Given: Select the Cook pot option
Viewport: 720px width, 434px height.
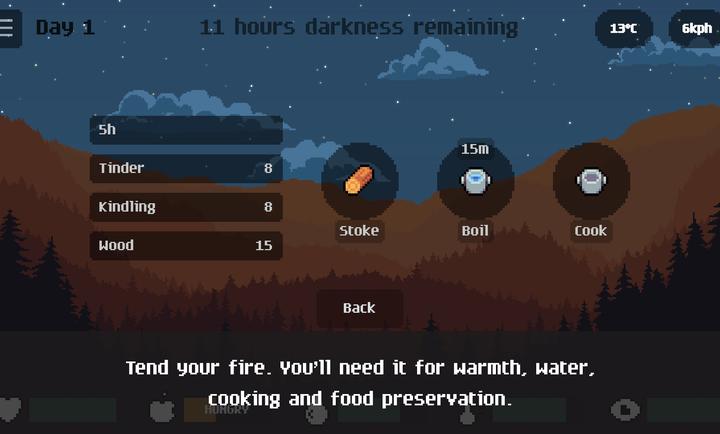Looking at the screenshot, I should (x=590, y=182).
